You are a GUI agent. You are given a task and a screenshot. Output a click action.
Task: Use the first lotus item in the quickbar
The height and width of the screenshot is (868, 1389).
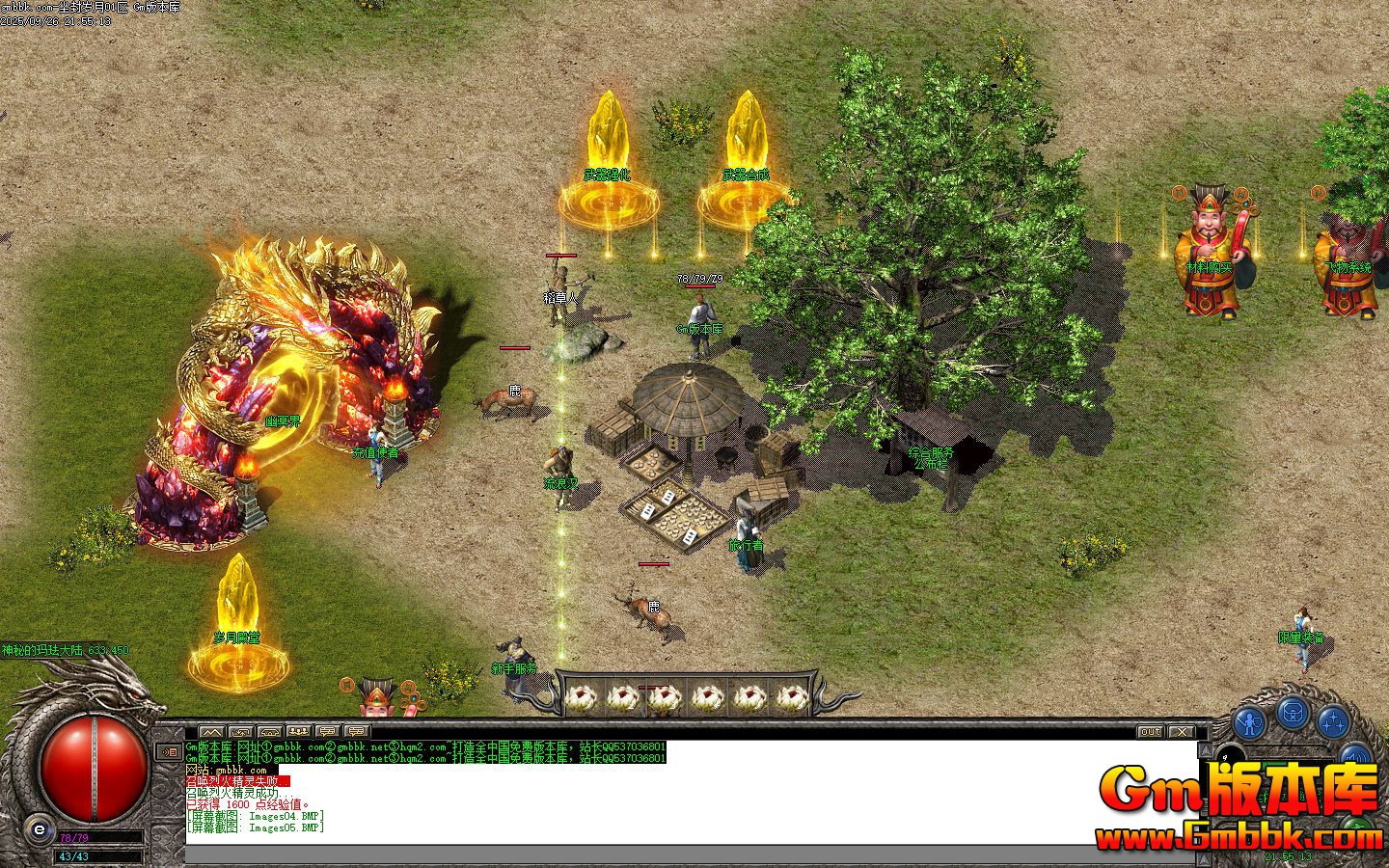coord(583,694)
